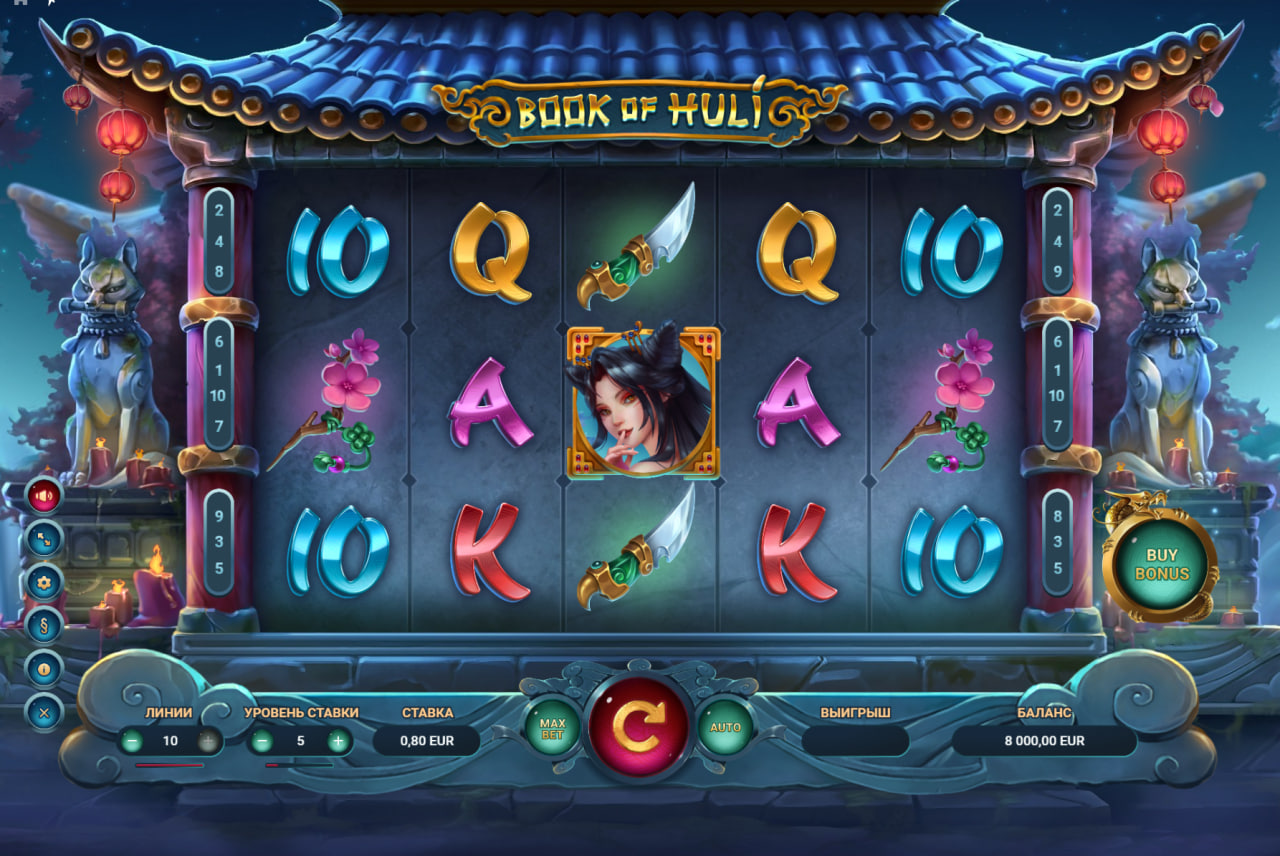1280x856 pixels.
Task: Open the settings gear menu
Action: click(x=40, y=580)
